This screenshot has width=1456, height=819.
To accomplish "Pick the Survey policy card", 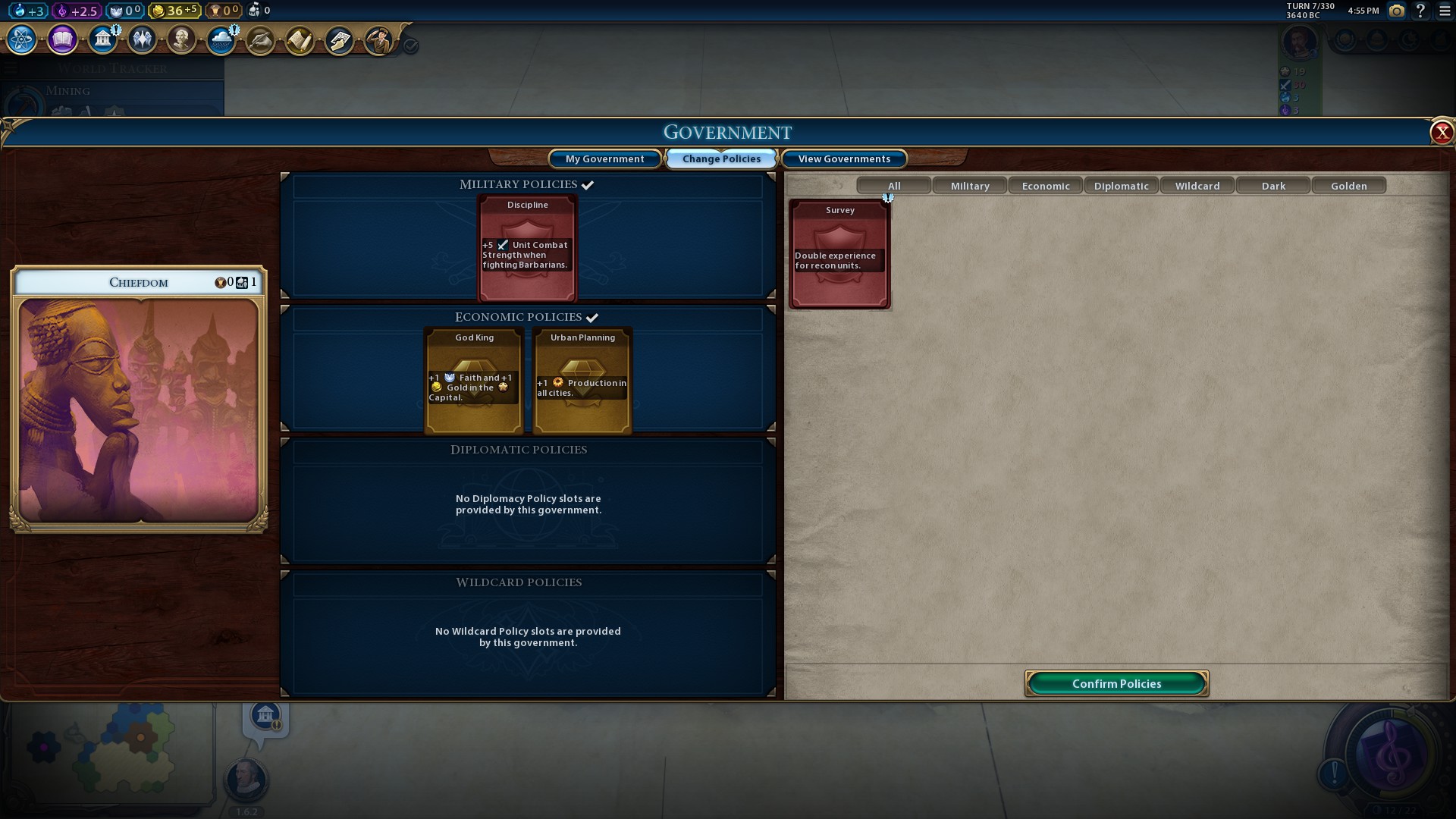I will click(839, 254).
